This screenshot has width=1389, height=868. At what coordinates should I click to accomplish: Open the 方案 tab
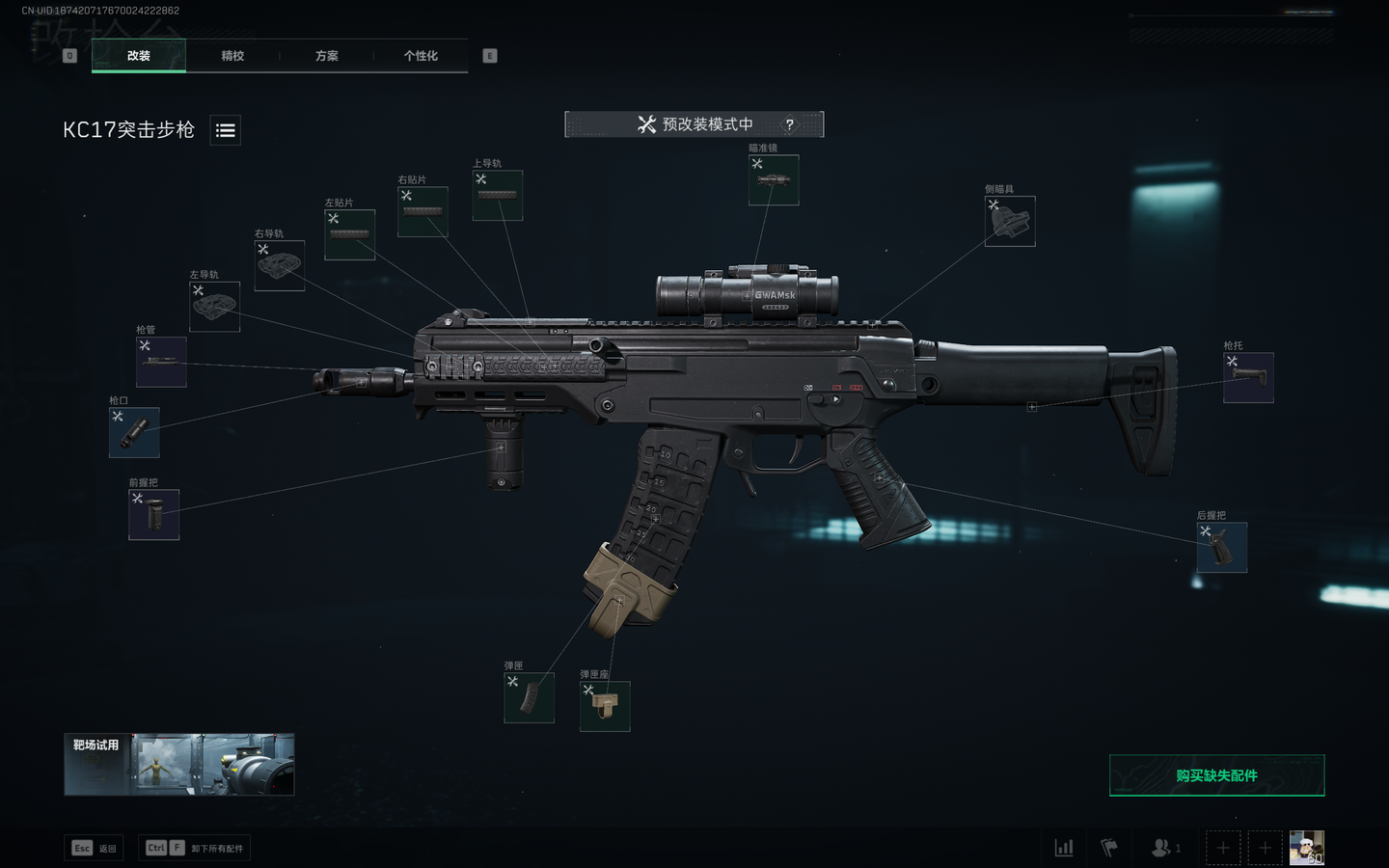click(327, 56)
